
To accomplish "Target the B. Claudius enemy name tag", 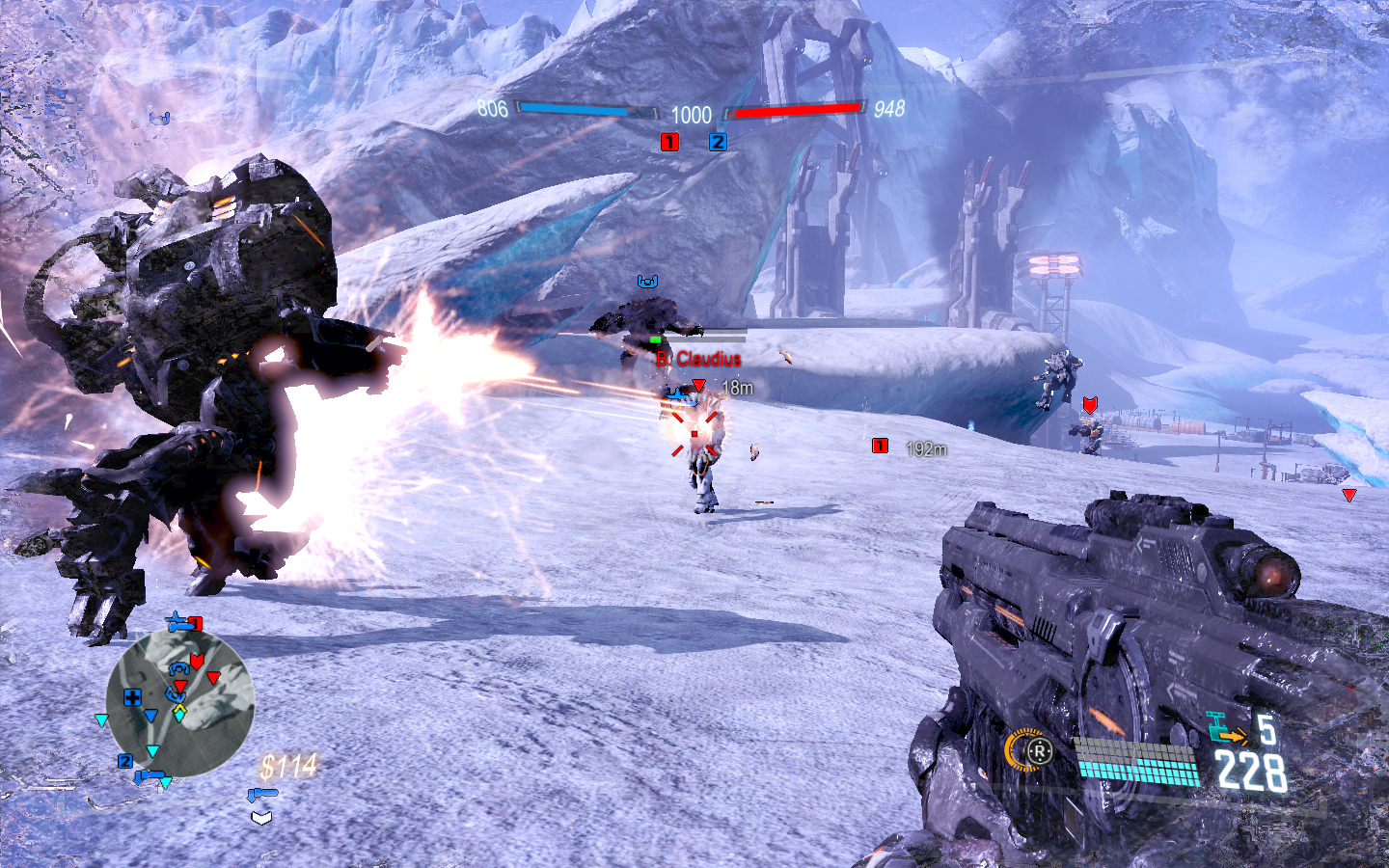I will [699, 359].
